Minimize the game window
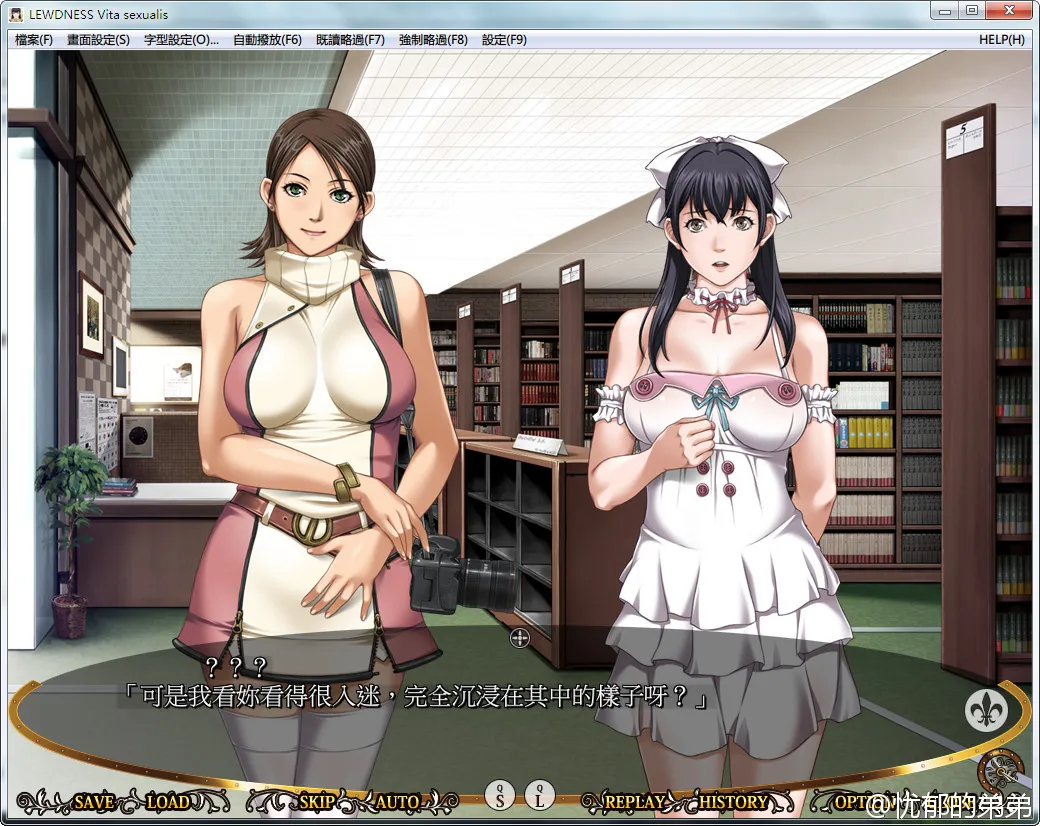 [x=945, y=11]
